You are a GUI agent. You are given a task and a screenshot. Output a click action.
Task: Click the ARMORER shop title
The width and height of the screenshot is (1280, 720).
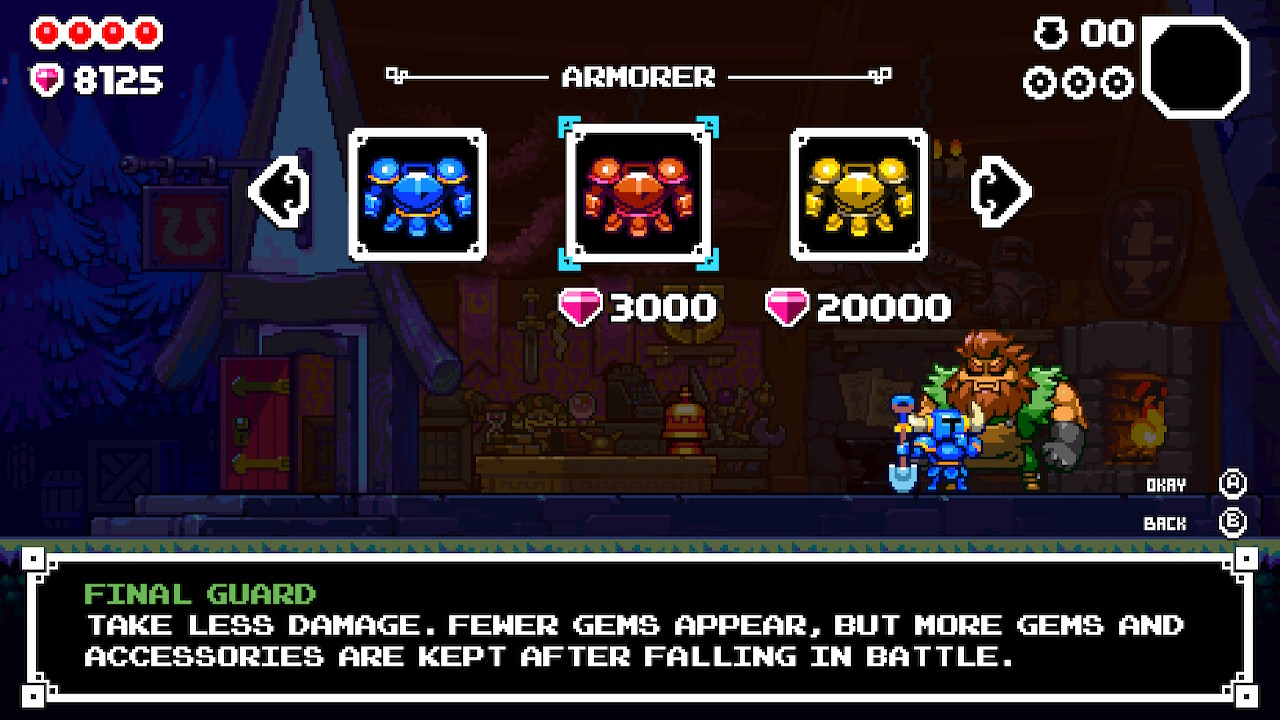pyautogui.click(x=641, y=77)
